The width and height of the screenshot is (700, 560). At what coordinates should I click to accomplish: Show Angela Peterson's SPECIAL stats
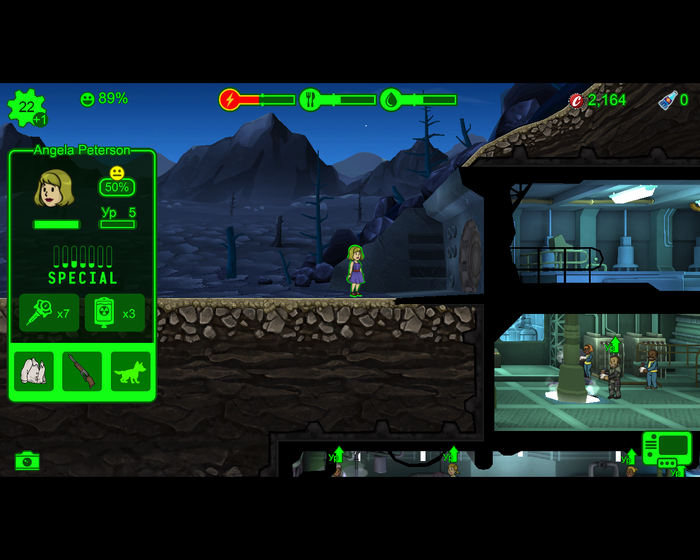(82, 266)
